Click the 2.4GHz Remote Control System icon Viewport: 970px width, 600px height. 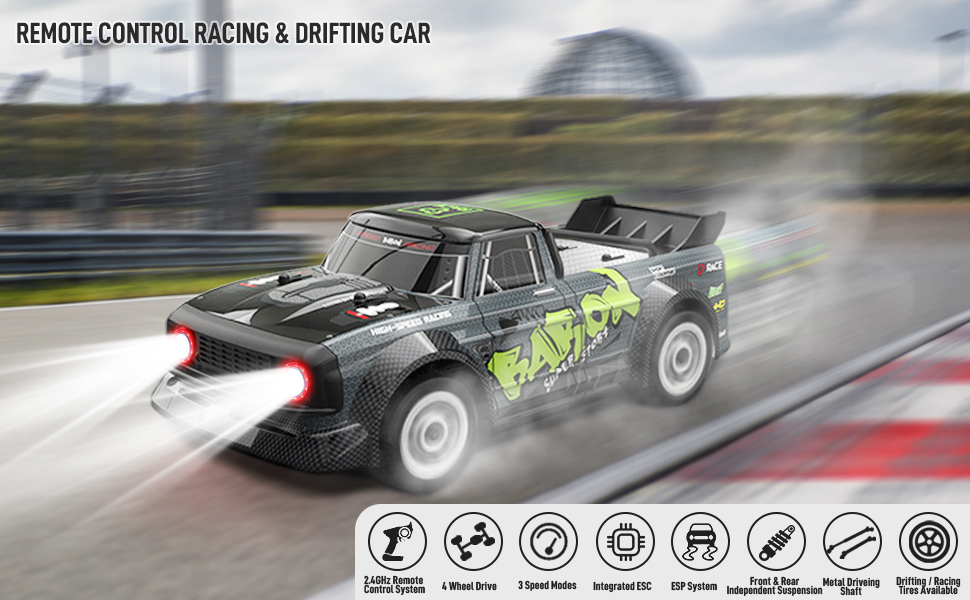[397, 541]
